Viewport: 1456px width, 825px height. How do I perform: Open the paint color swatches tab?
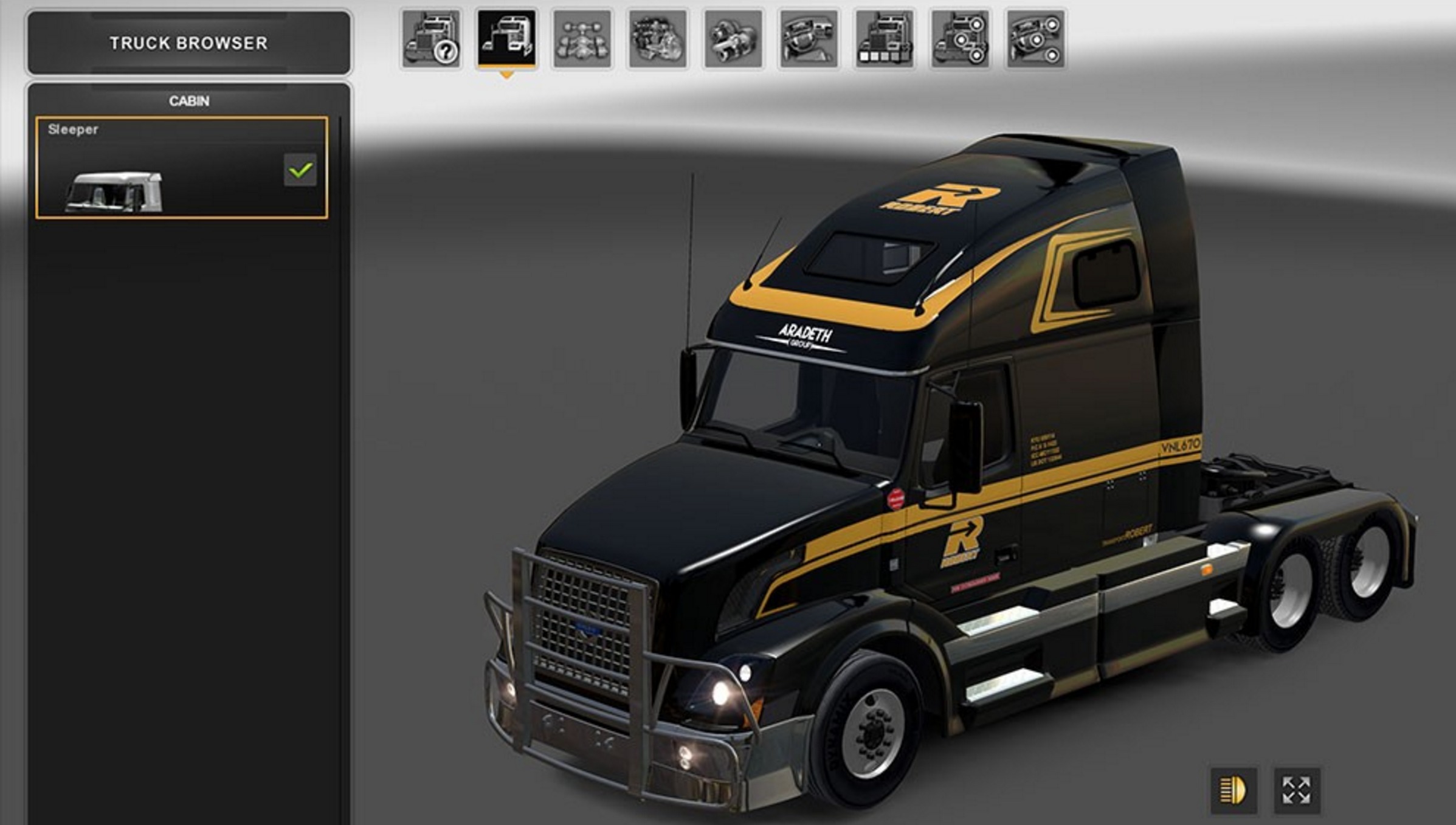[885, 39]
